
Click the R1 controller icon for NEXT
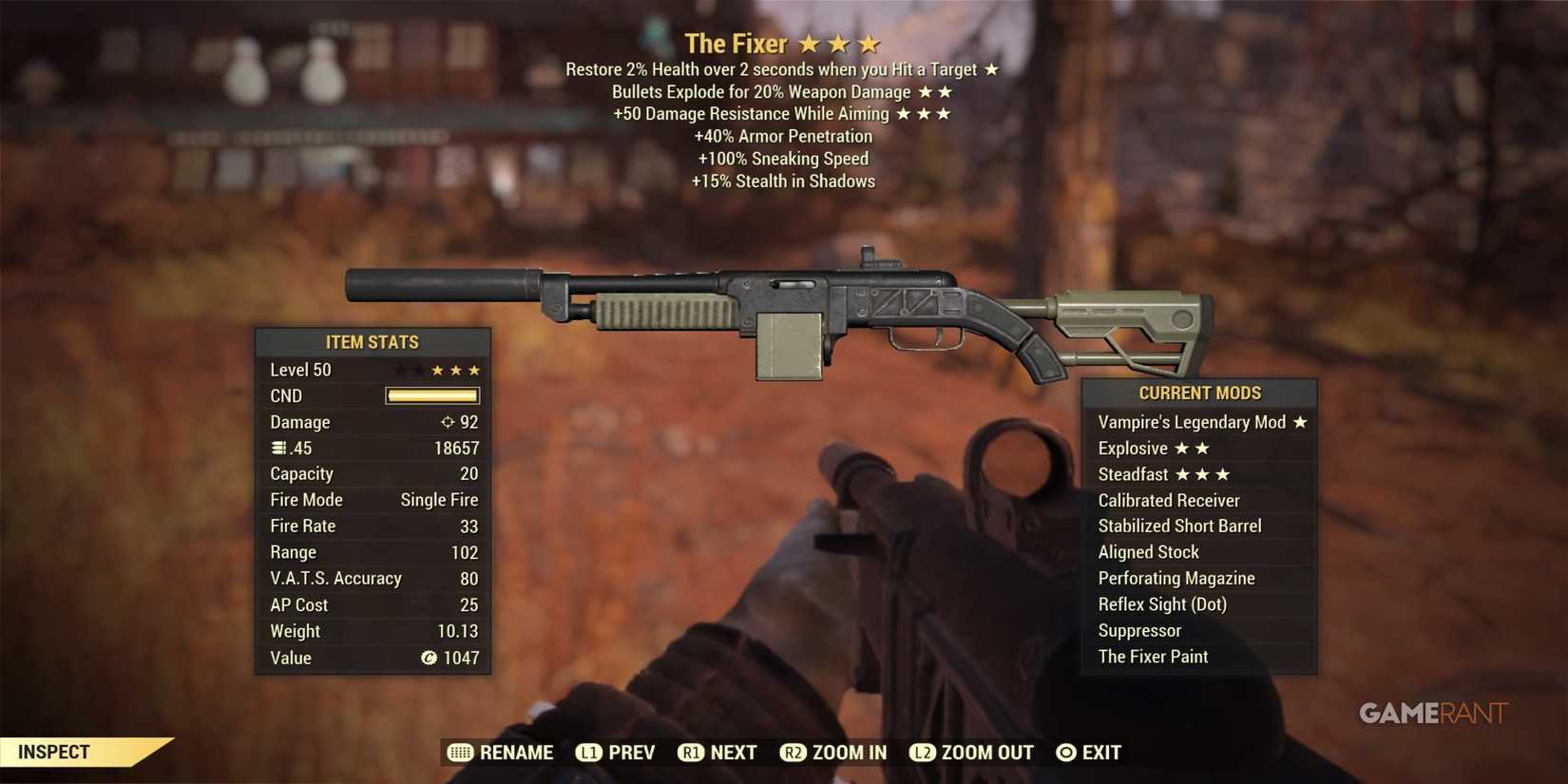pos(691,752)
